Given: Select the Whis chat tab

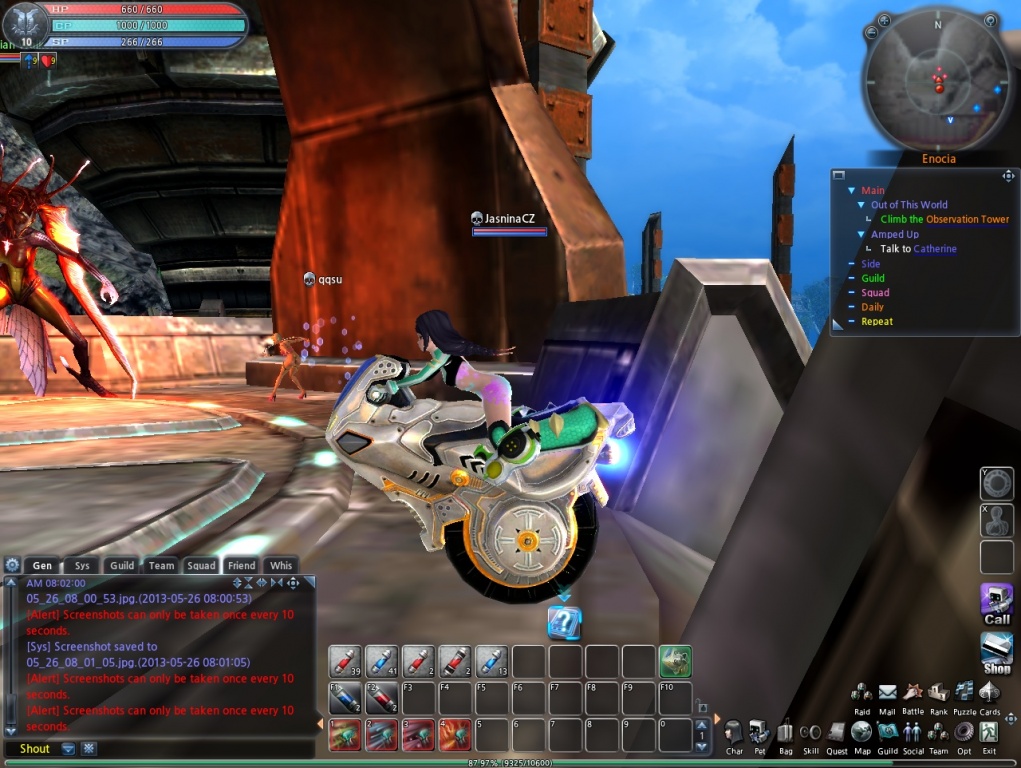Looking at the screenshot, I should (281, 565).
